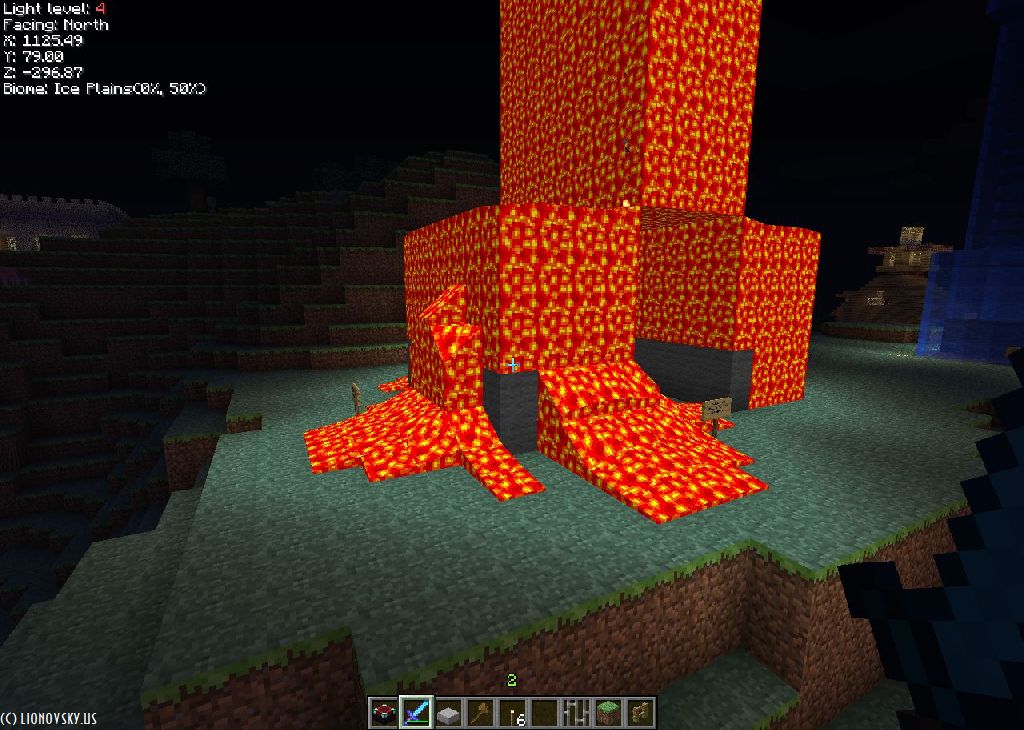
Task: Select the red saddle-like item hotbar slot
Action: [x=384, y=713]
